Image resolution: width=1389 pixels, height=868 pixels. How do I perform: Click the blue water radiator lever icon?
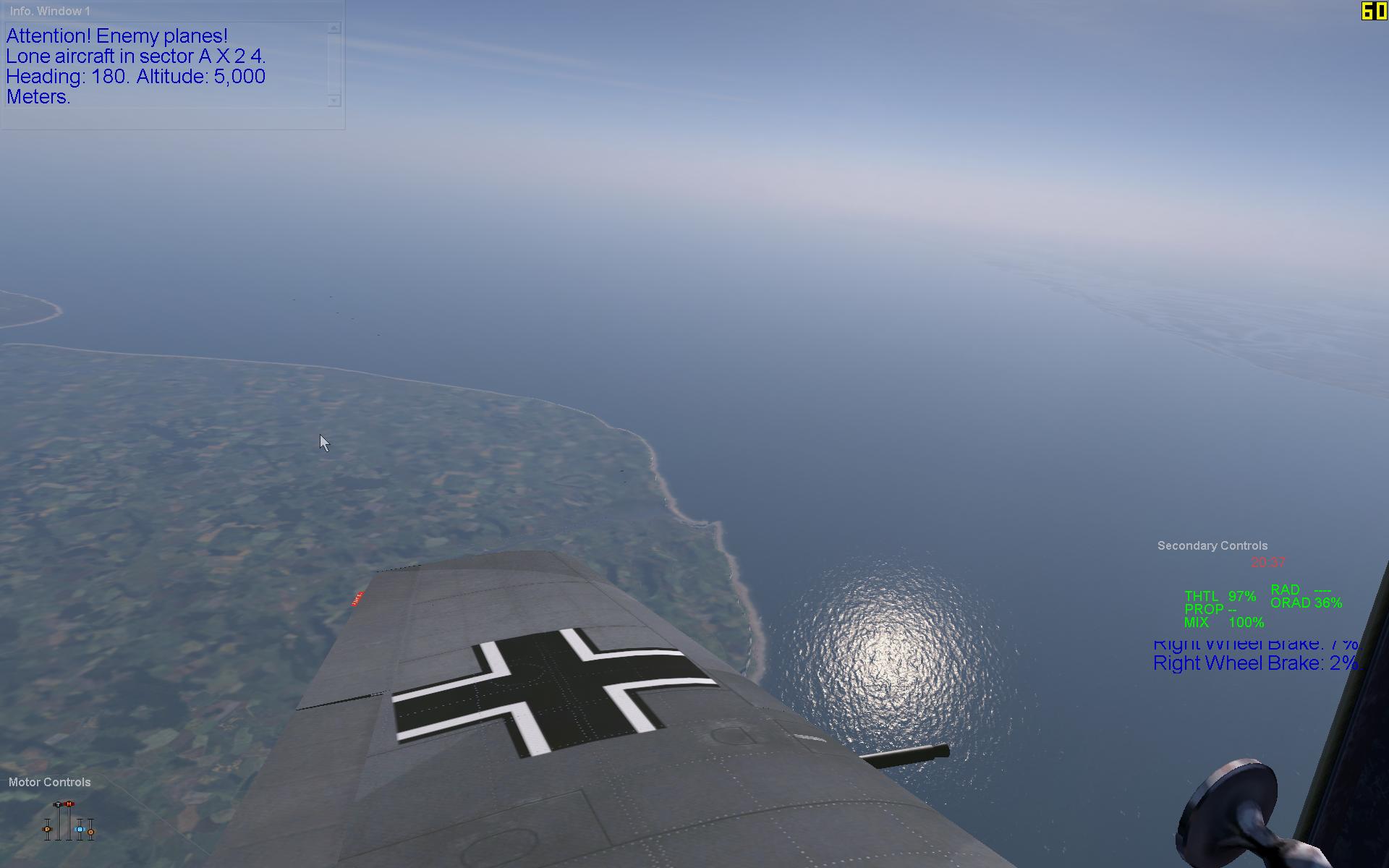80,830
